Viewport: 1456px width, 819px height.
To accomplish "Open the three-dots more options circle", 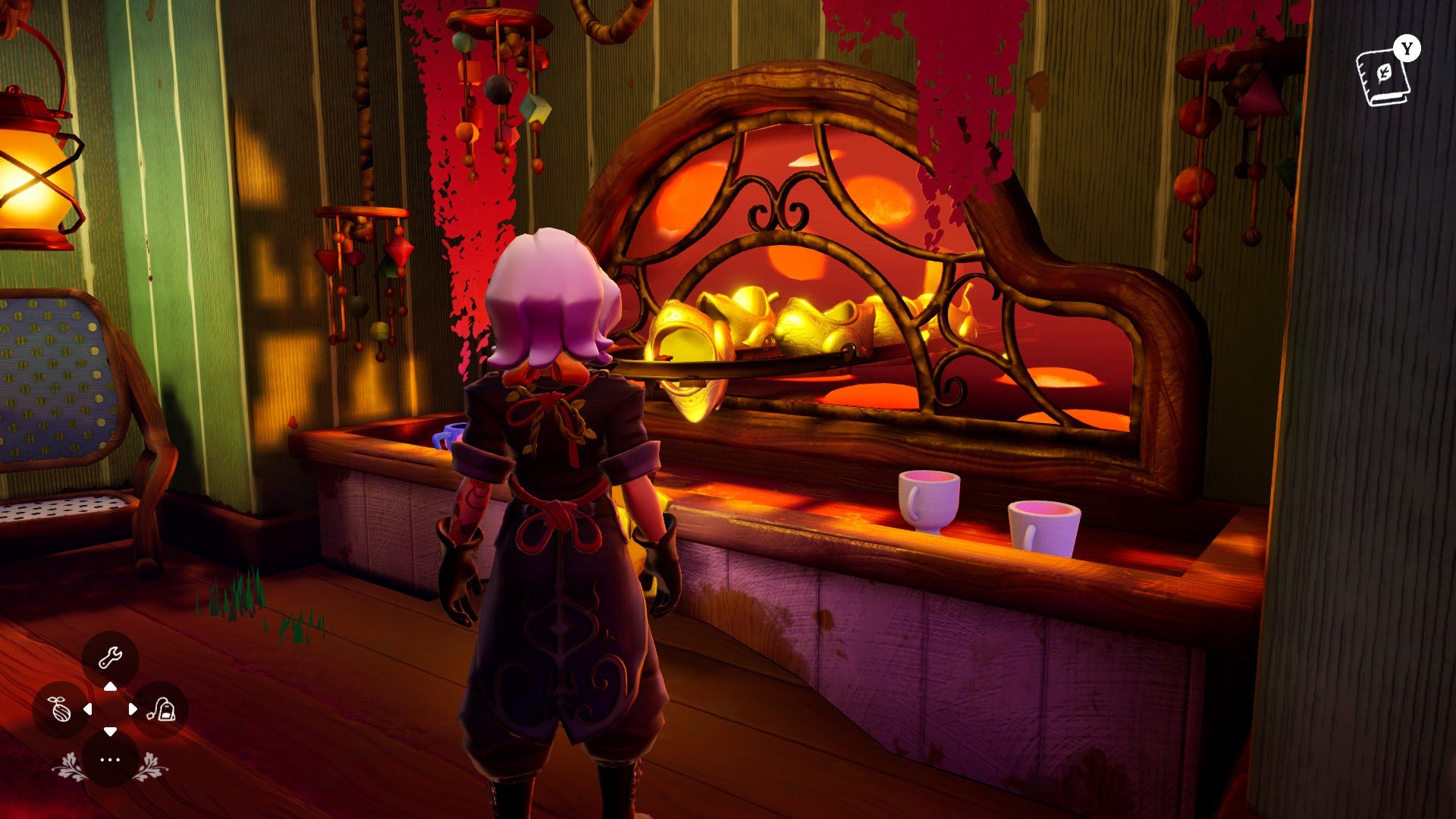I will coord(110,759).
